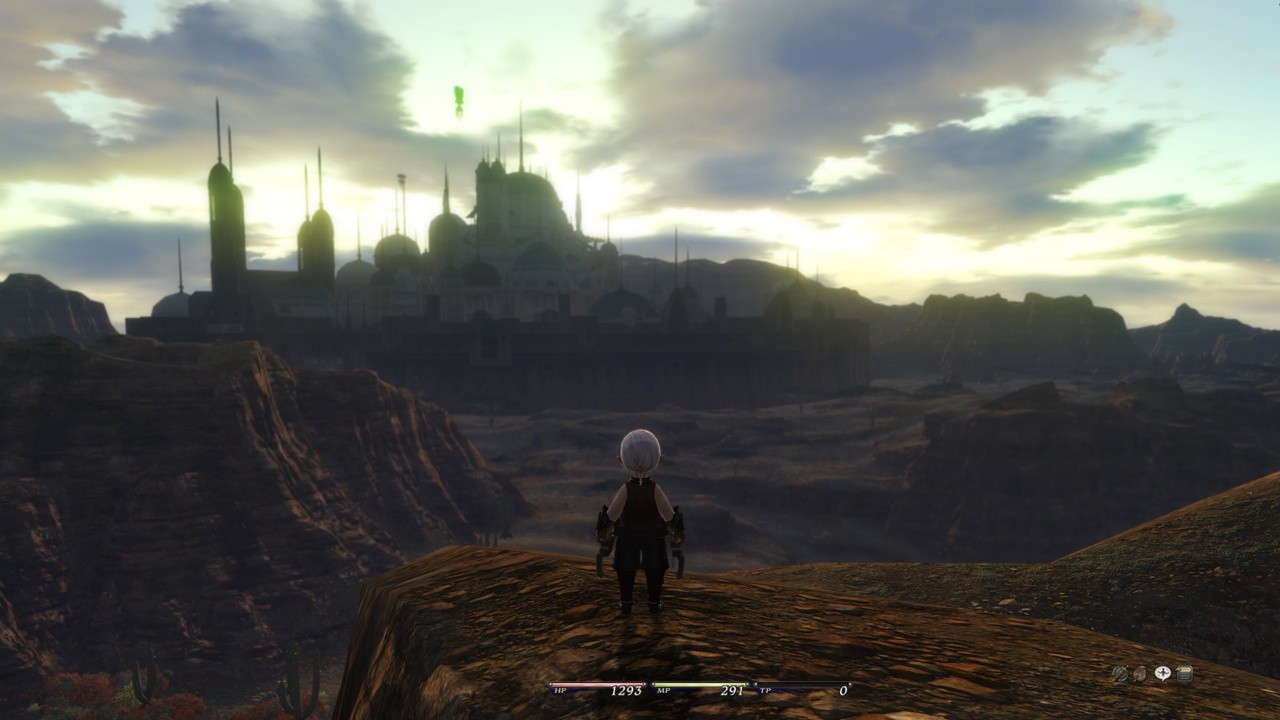Click the HP value reading 1293
The image size is (1280, 720).
click(627, 690)
